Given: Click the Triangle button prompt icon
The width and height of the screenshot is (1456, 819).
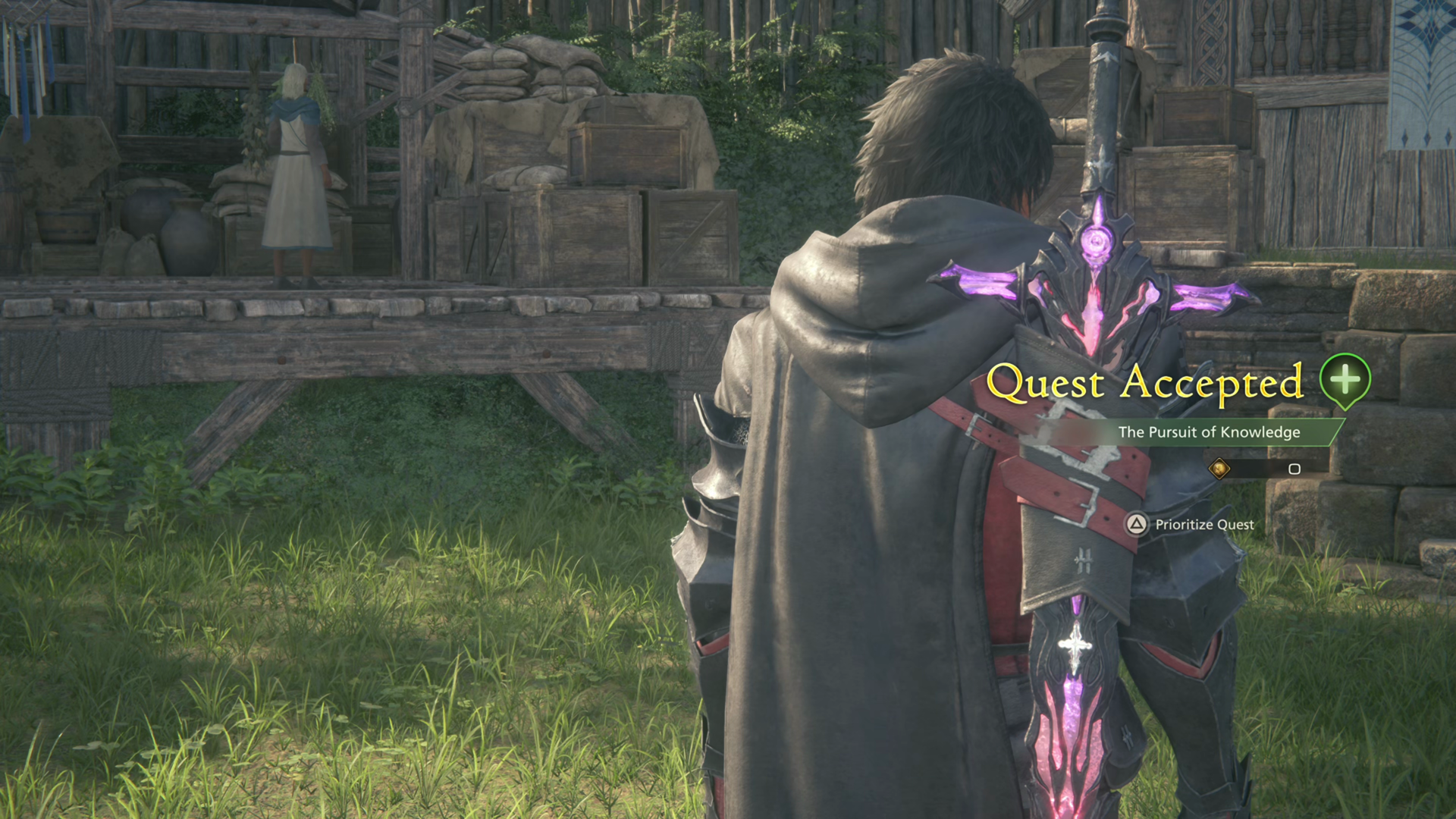Looking at the screenshot, I should (1136, 525).
